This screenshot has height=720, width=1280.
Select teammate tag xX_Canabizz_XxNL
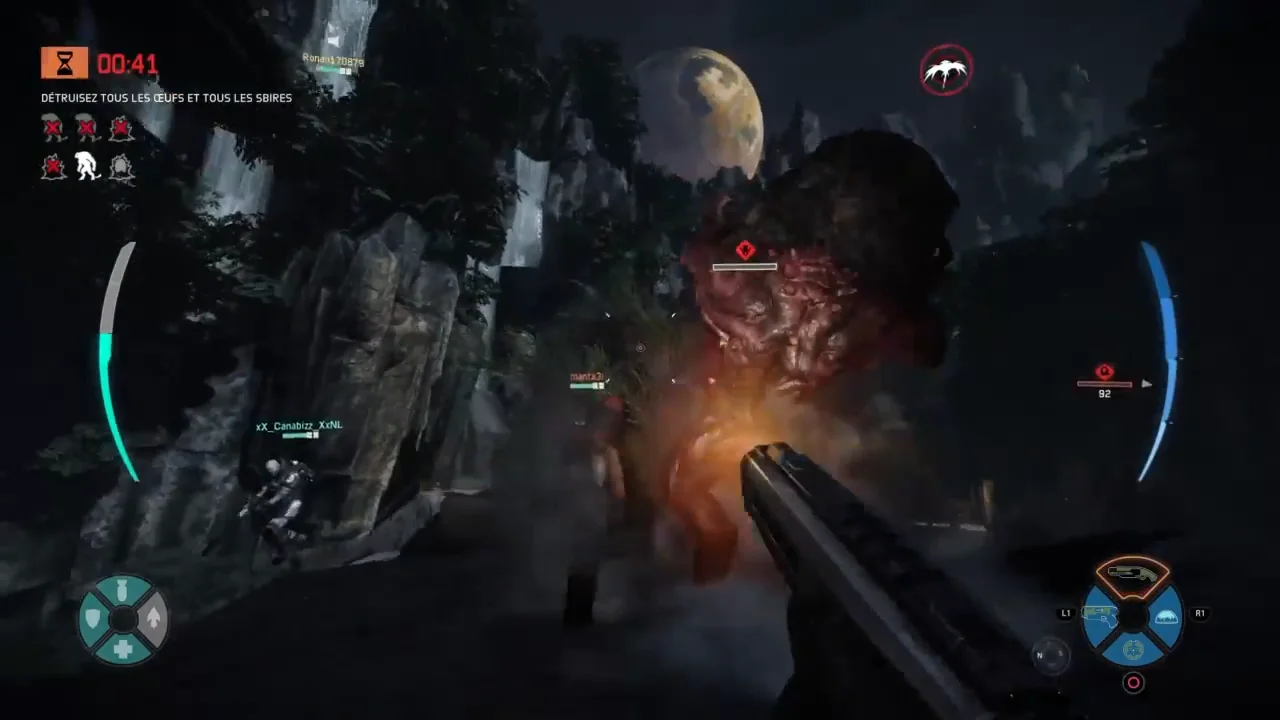pos(298,426)
